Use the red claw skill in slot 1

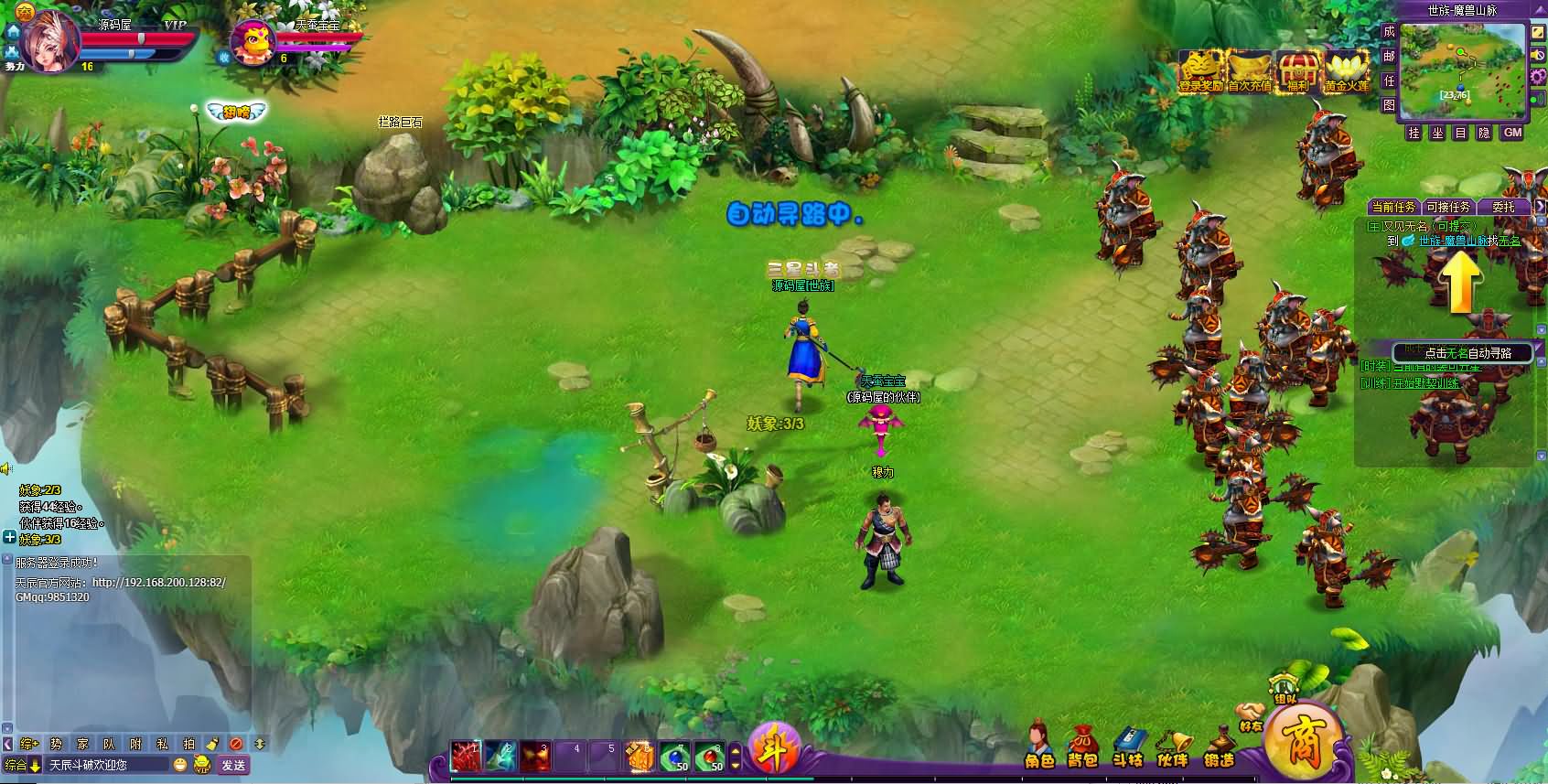tap(467, 756)
